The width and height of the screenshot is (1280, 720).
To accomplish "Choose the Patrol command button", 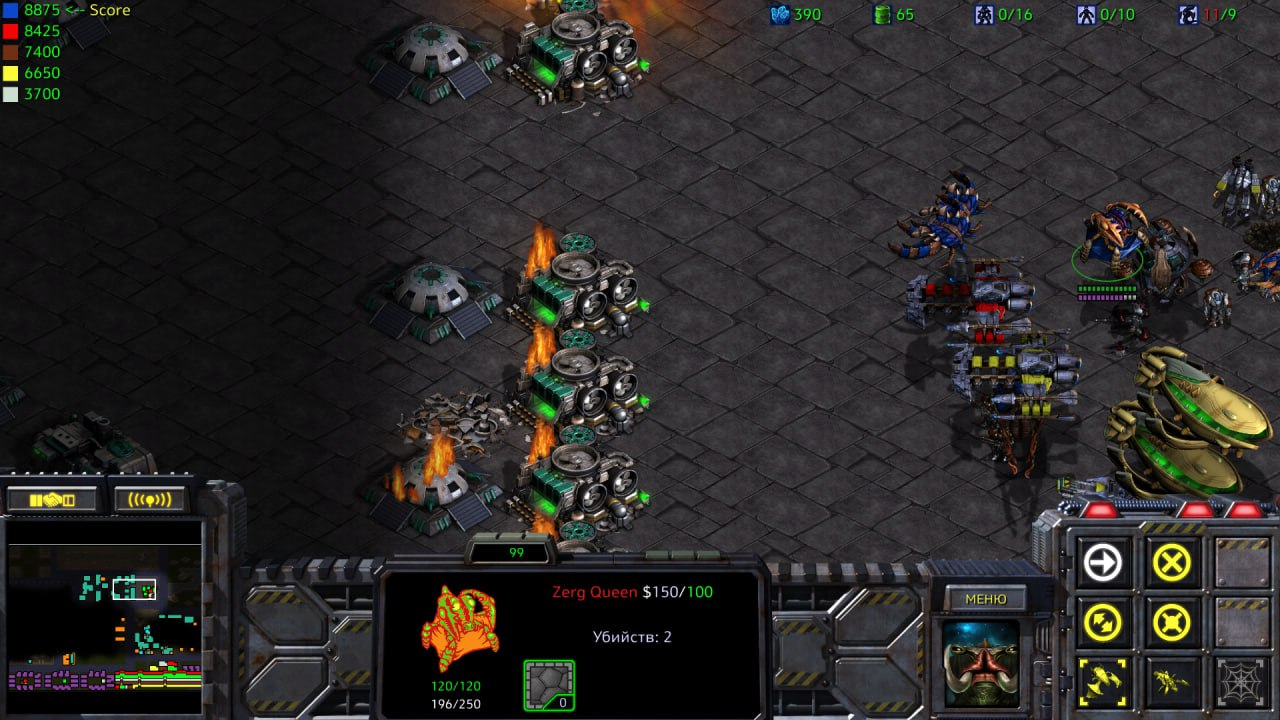I will 1103,624.
